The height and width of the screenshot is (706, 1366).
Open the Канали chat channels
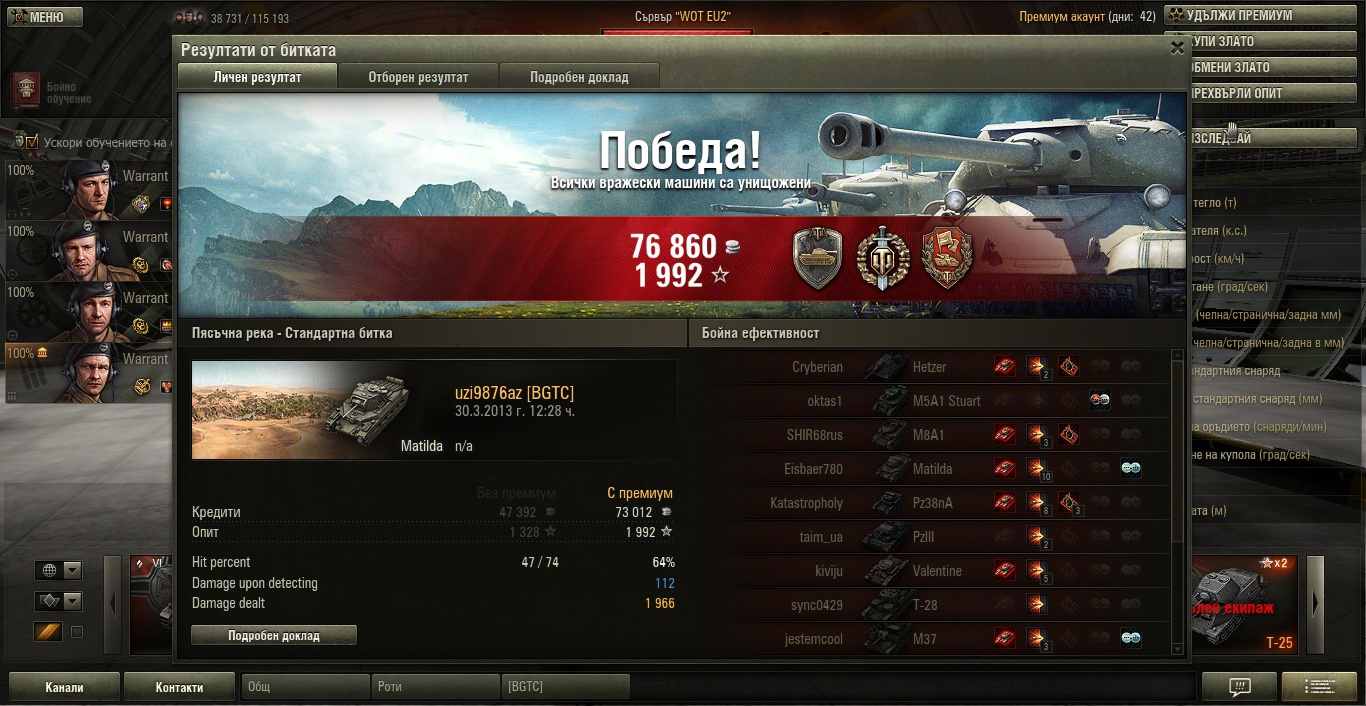tap(64, 687)
